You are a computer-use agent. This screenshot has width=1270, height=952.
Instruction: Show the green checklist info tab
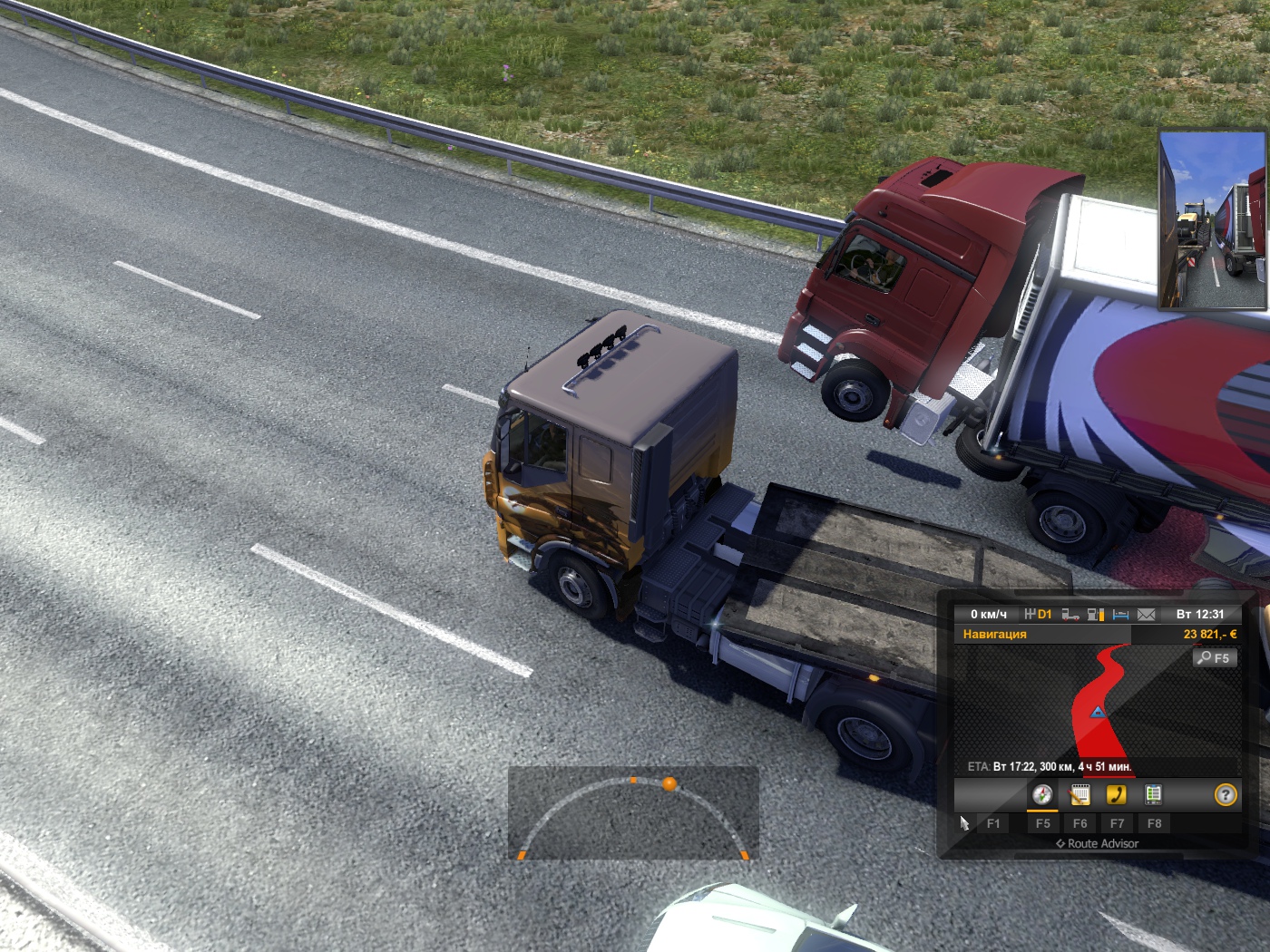point(1153,795)
